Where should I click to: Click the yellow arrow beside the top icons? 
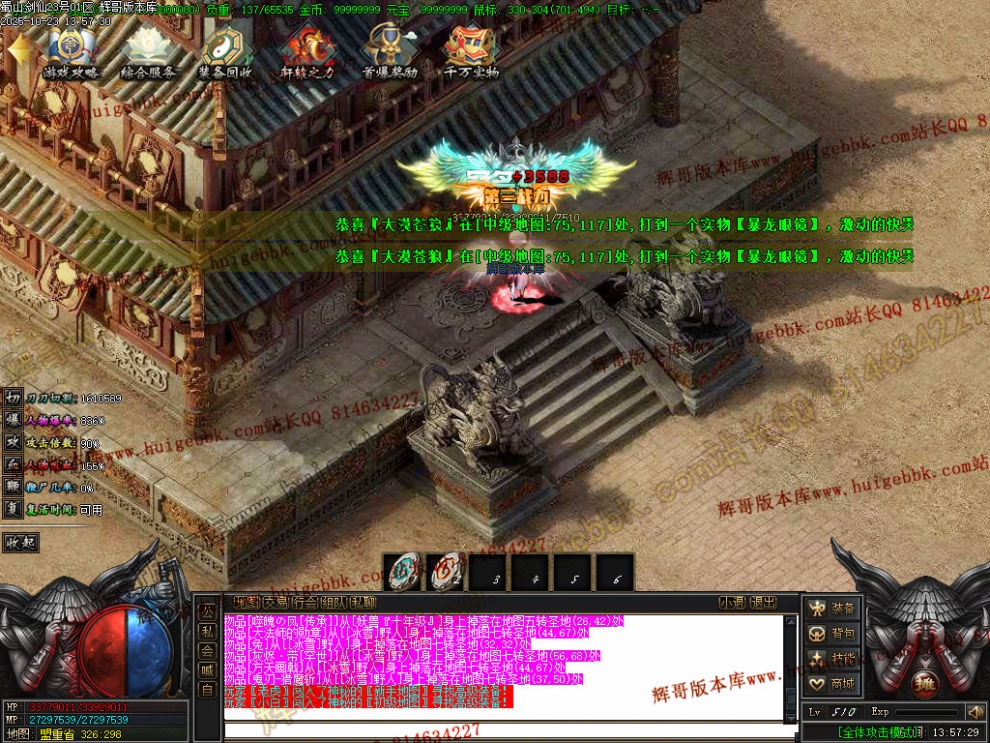point(18,50)
